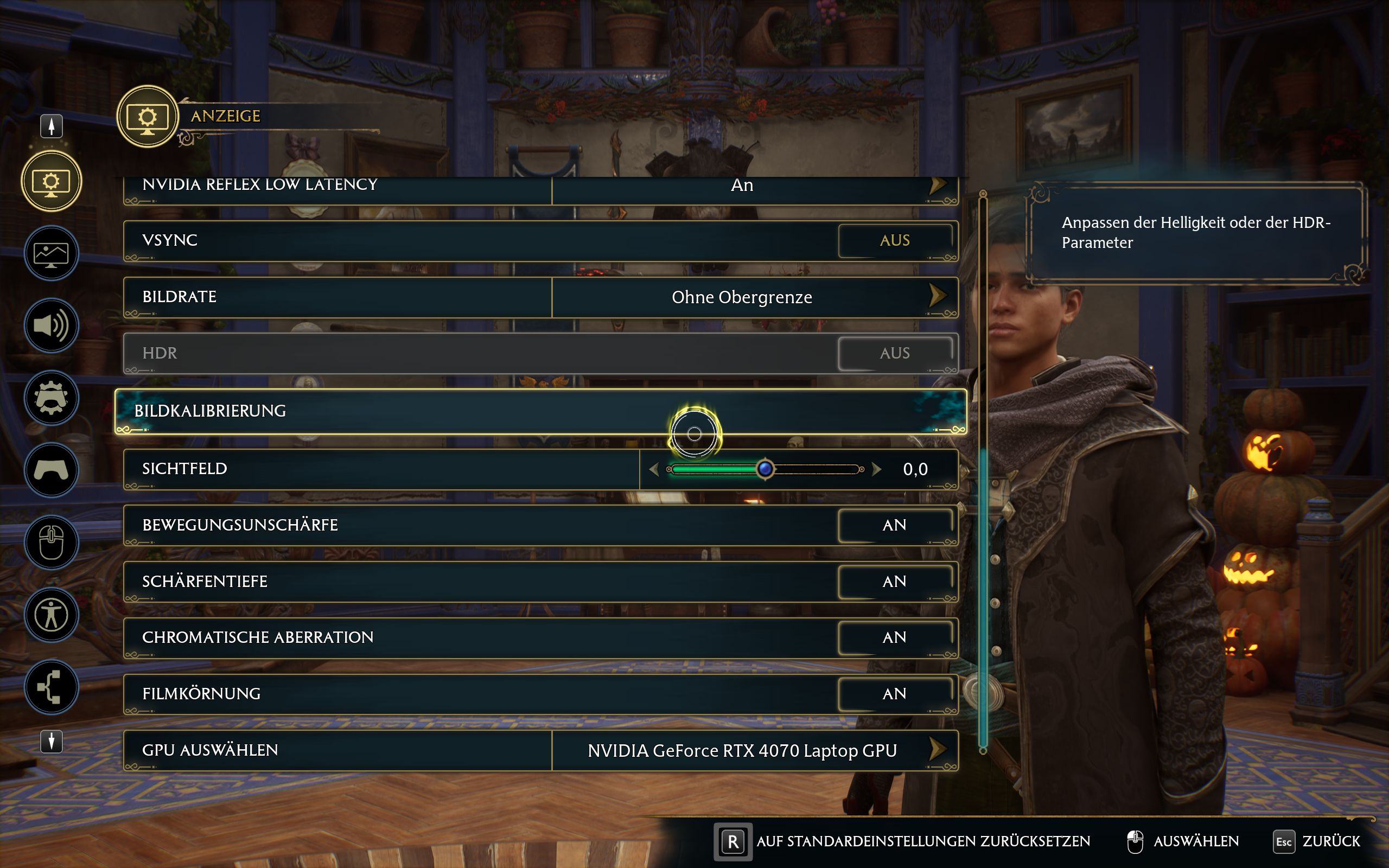Screen dimensions: 1389x868
Task: Click the Sichtfeld slider handle
Action: click(x=764, y=470)
